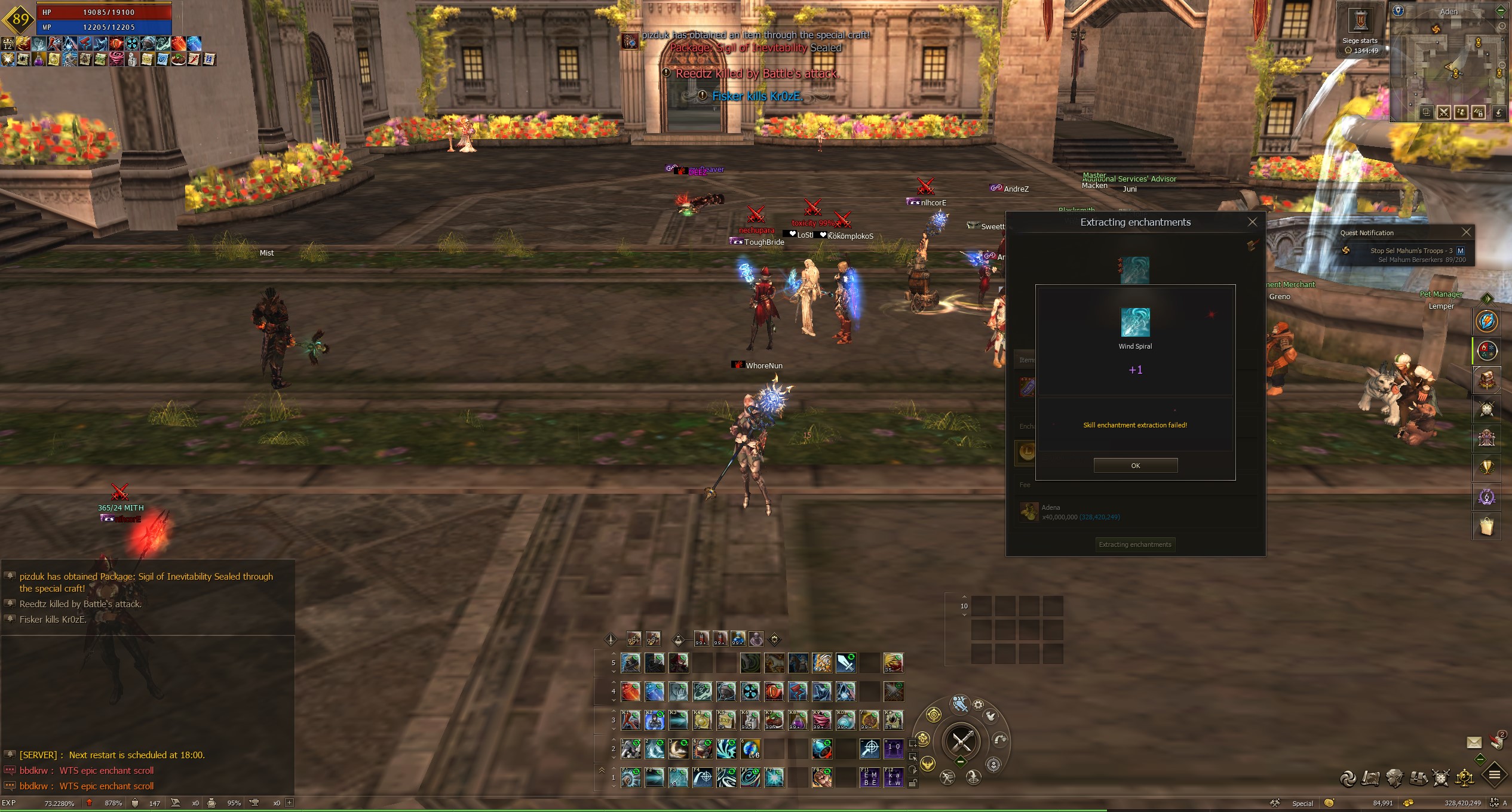Toggle the crossed swords minimap filter

pos(1444,112)
